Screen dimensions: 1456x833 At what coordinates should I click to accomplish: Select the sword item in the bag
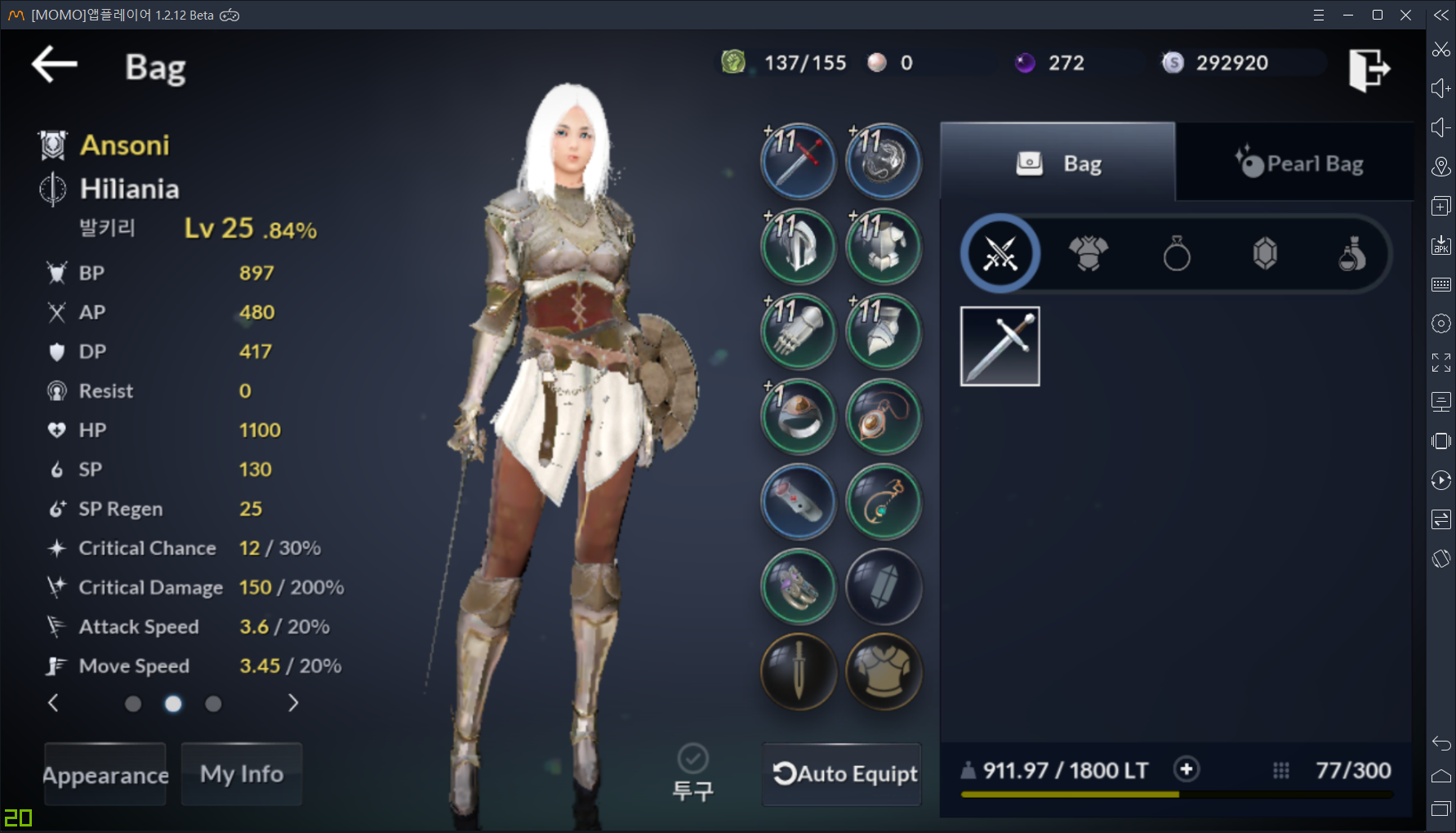coord(1000,346)
